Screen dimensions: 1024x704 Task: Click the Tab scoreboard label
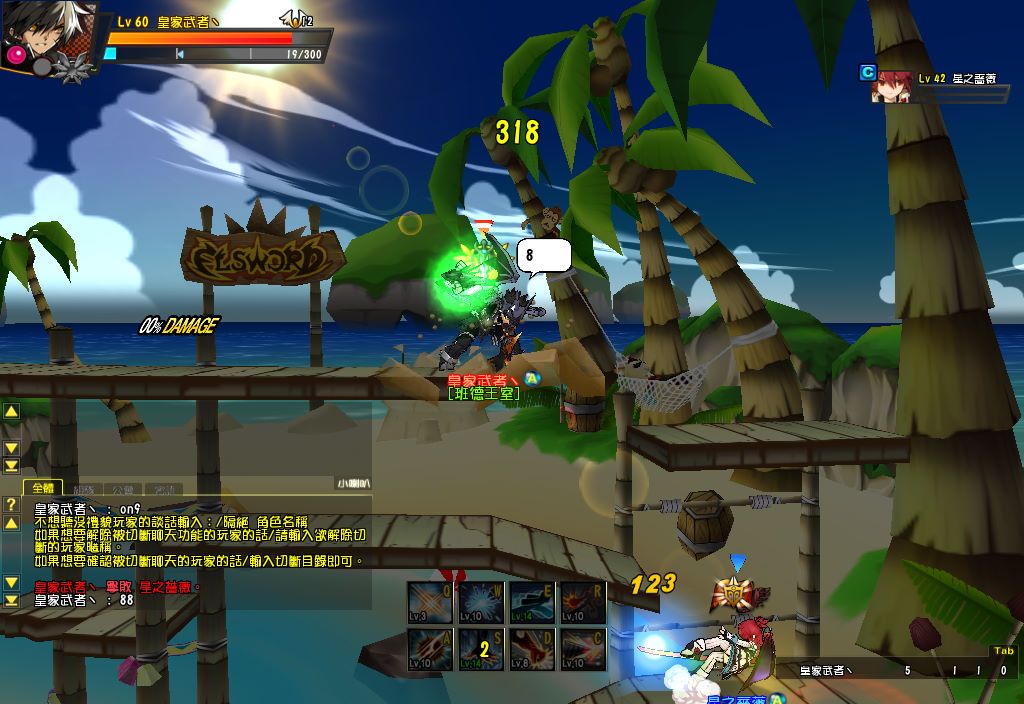click(x=1003, y=651)
